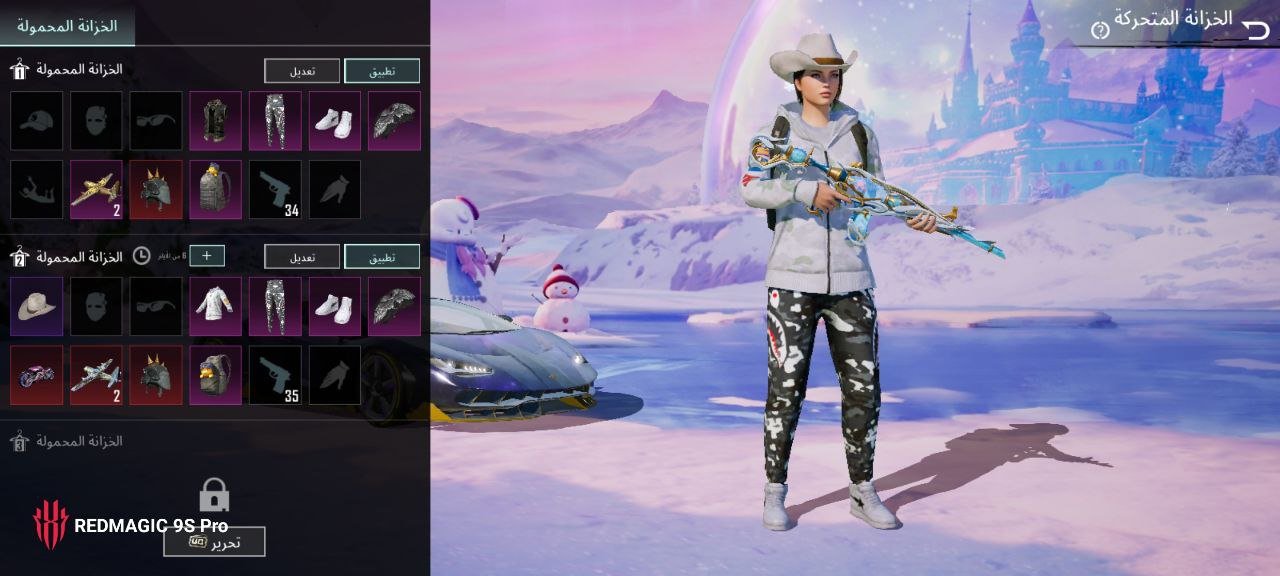Choose the silver airplane skin slot
Image resolution: width=1280 pixels, height=576 pixels.
coord(96,376)
